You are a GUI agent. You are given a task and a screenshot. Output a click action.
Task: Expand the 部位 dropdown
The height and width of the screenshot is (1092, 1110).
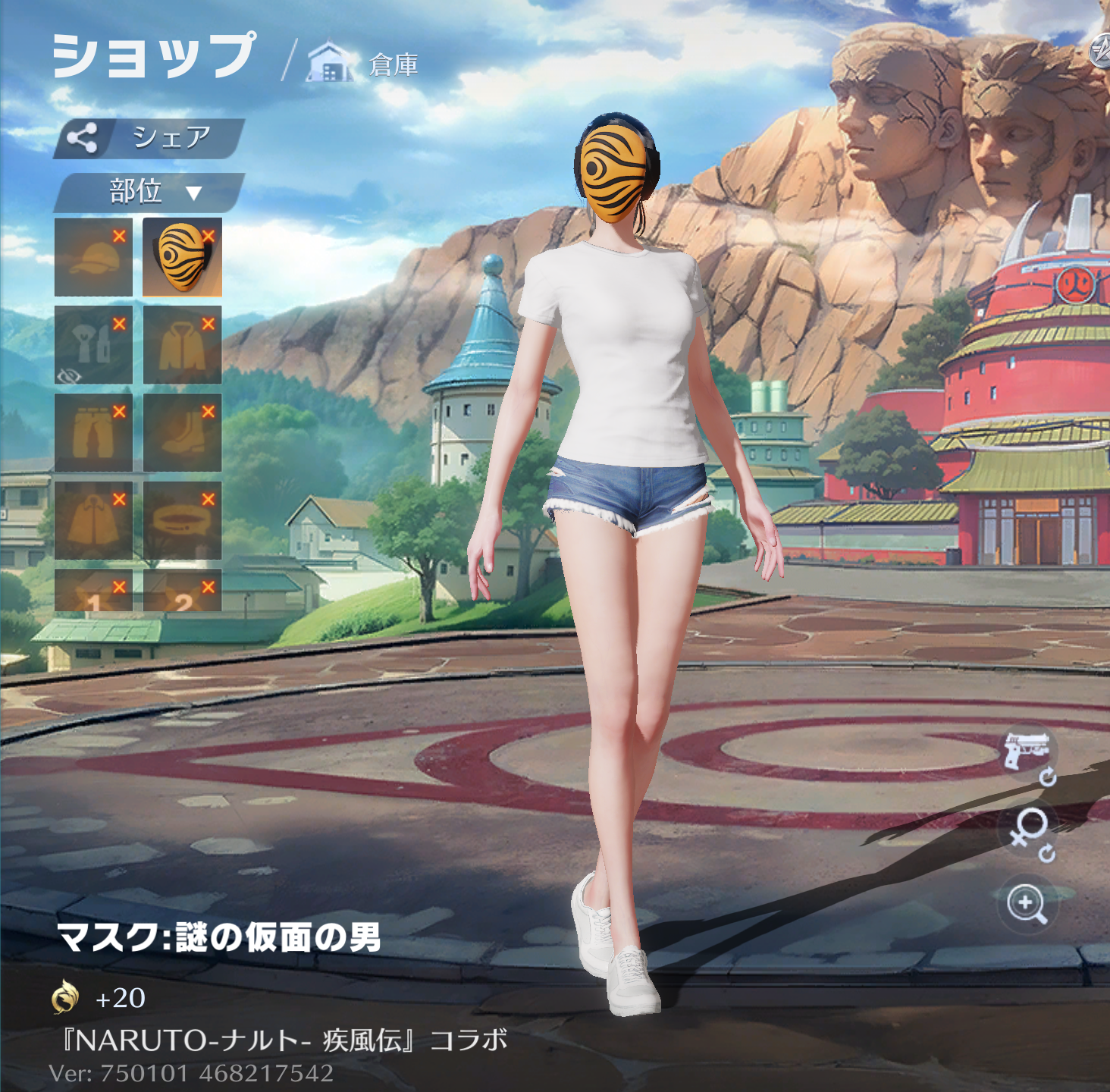149,192
